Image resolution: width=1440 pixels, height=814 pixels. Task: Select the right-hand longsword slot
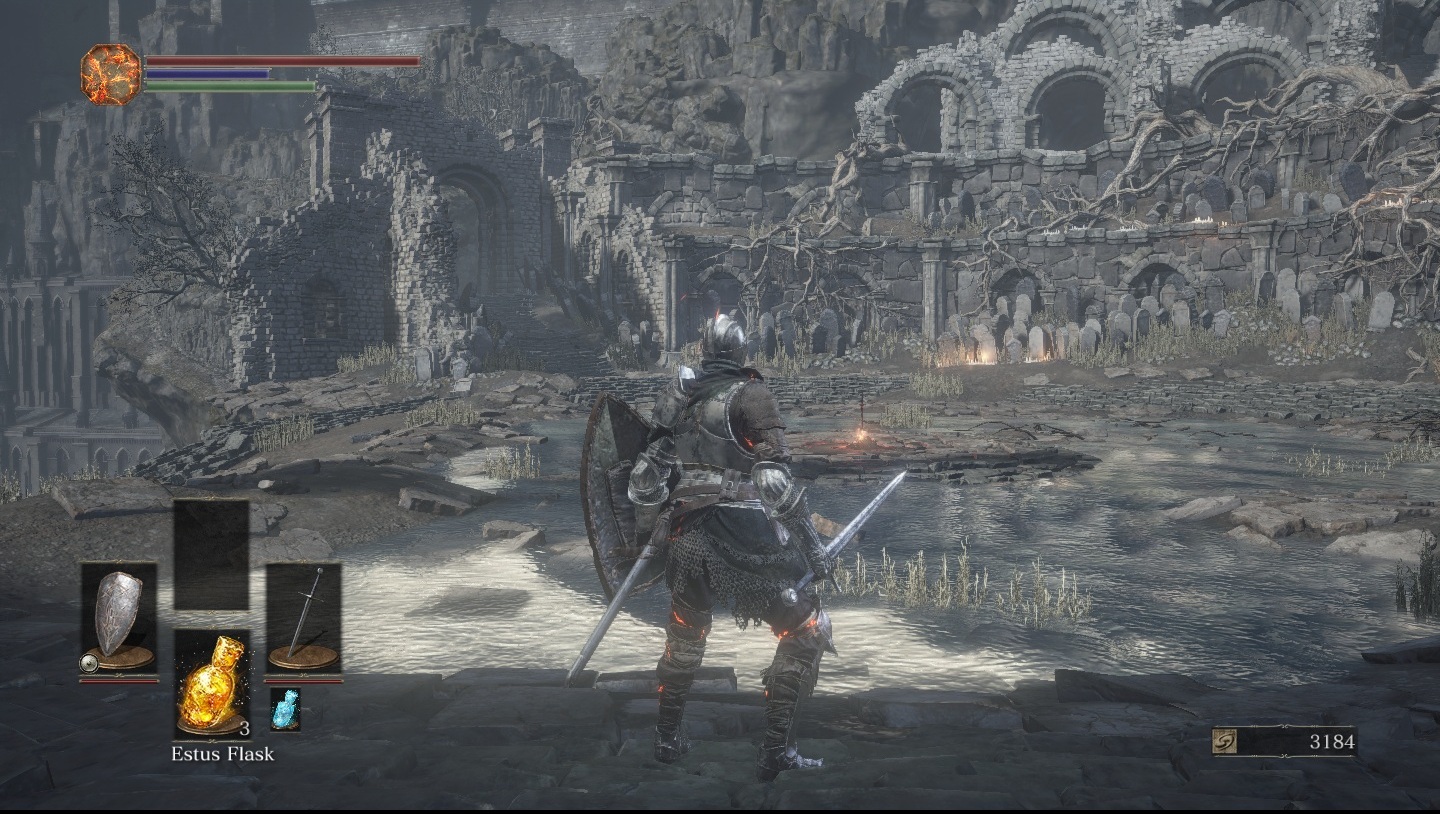303,617
